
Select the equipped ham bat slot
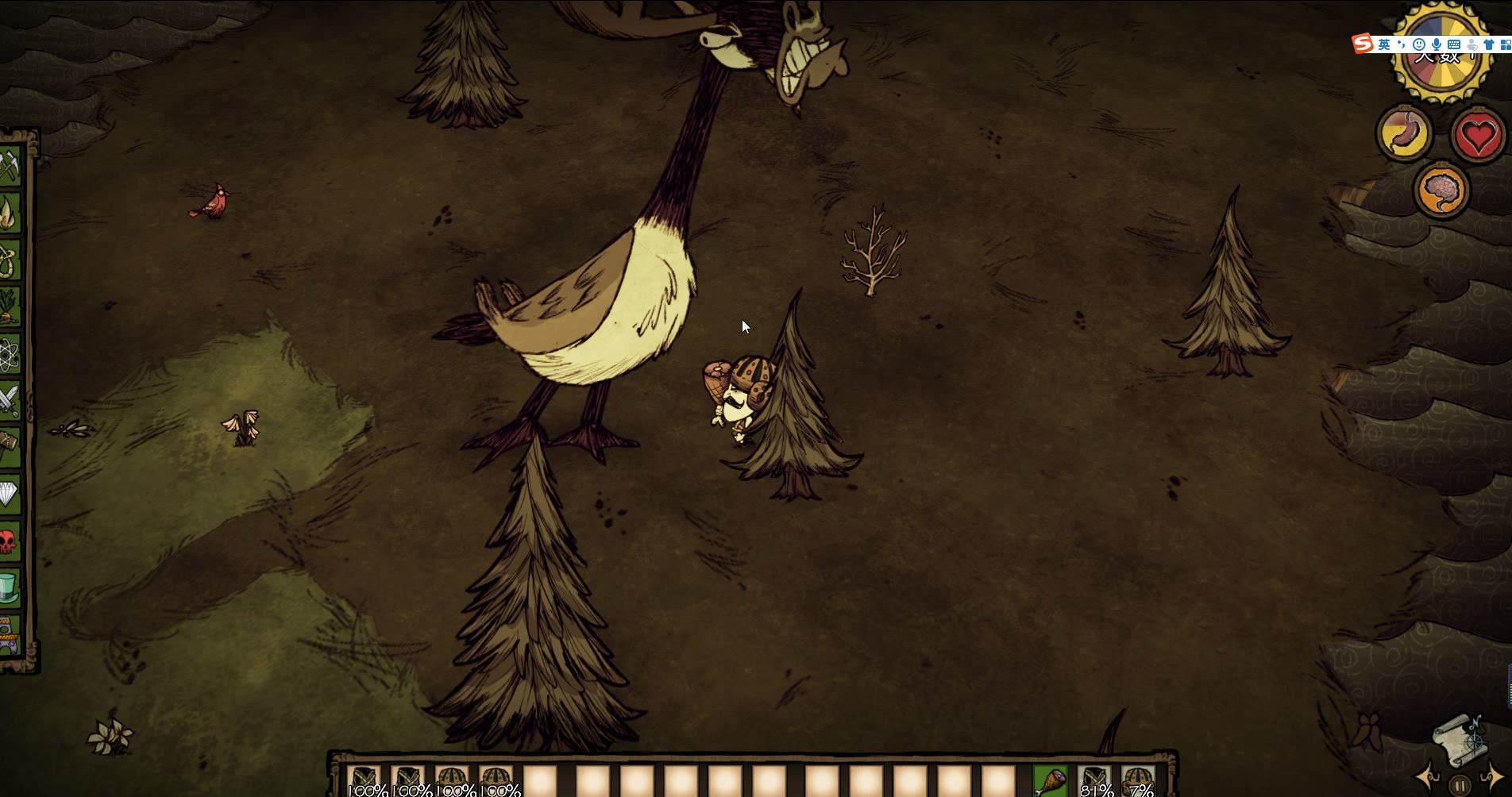(x=1051, y=780)
